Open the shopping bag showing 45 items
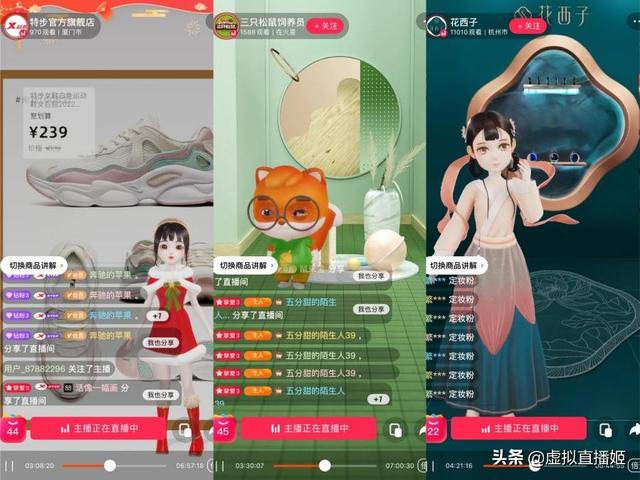This screenshot has width=640, height=480. 224,428
